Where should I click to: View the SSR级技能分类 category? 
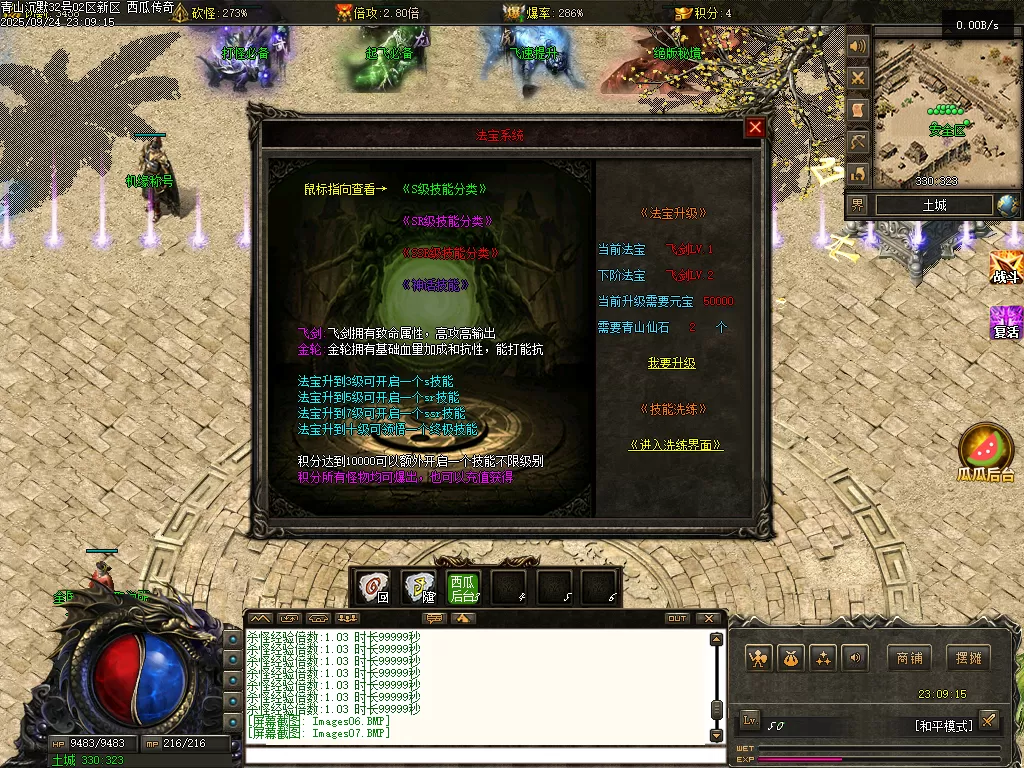click(x=449, y=253)
